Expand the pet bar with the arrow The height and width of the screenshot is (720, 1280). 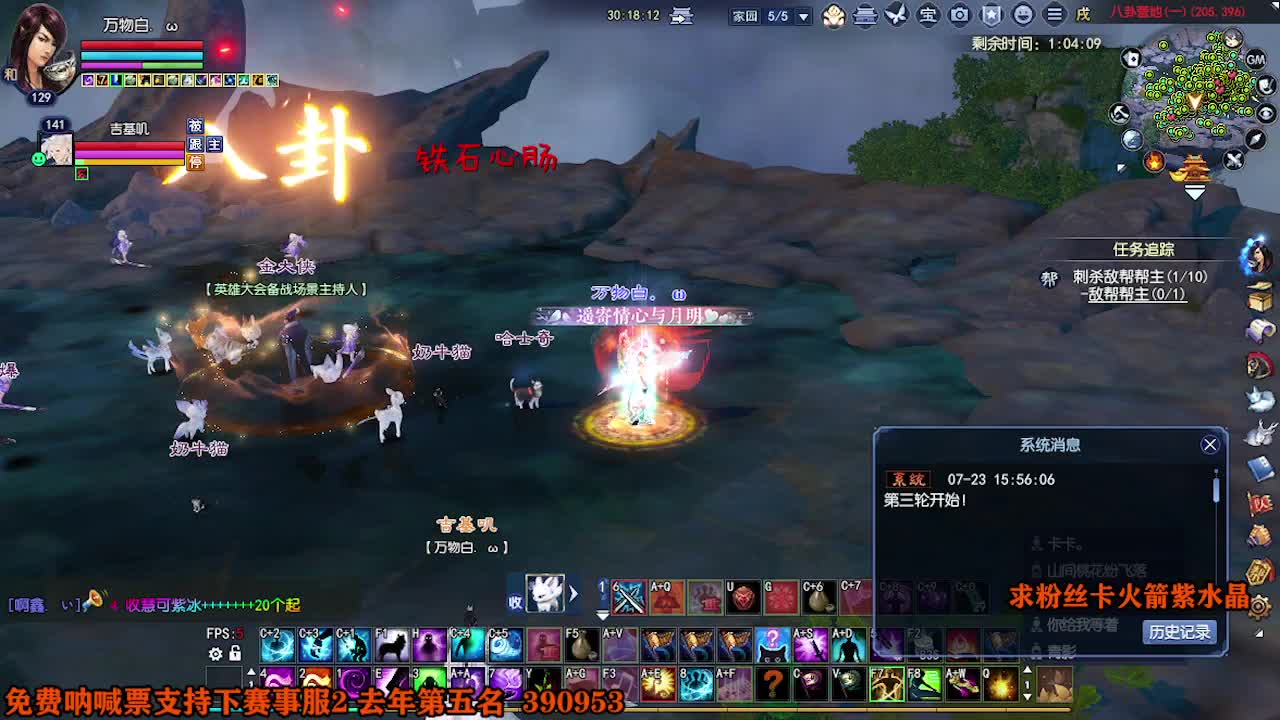[573, 593]
